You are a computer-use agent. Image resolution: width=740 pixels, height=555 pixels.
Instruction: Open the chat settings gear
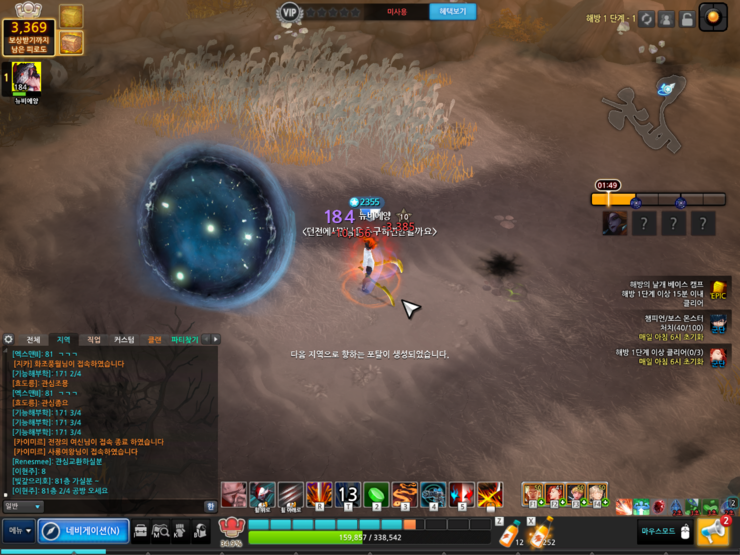(x=9, y=340)
